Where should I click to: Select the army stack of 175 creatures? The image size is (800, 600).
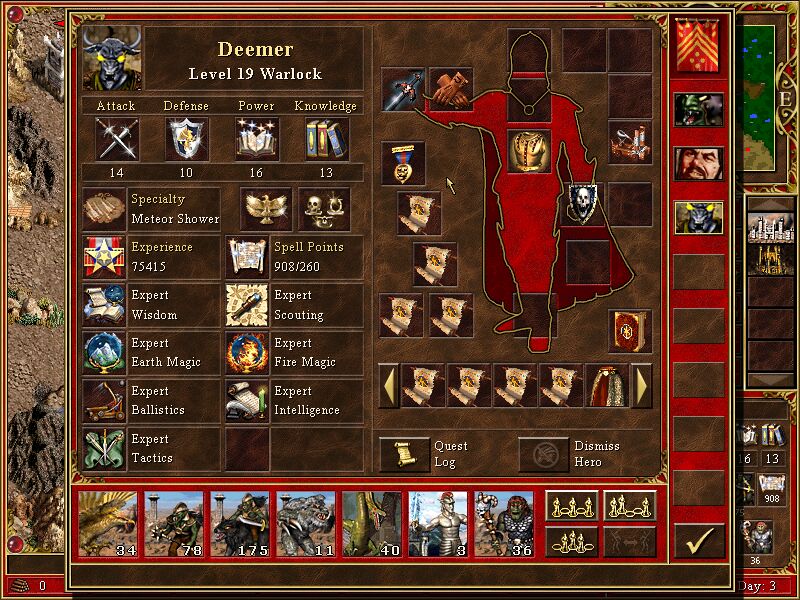[x=240, y=522]
